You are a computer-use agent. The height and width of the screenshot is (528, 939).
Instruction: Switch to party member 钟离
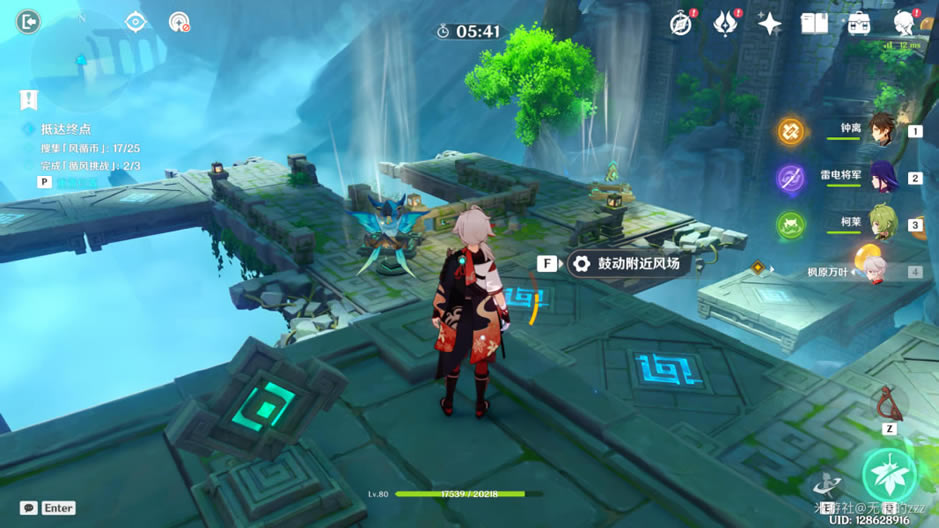pos(881,130)
